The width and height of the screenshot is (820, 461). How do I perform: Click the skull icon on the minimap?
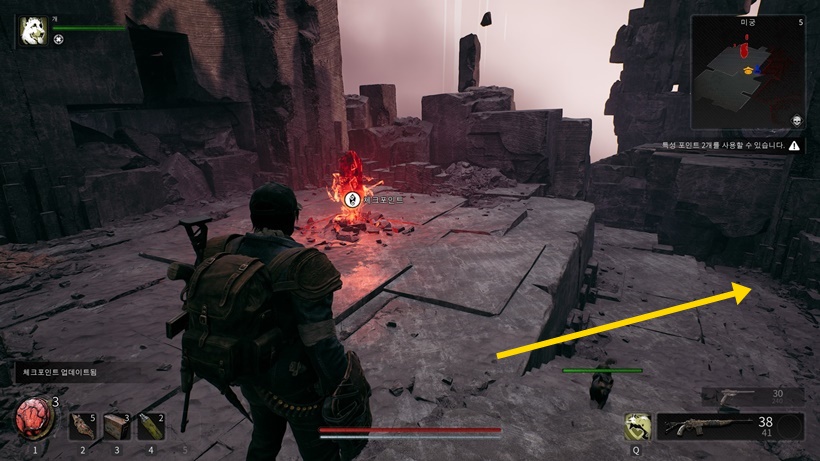pos(796,119)
